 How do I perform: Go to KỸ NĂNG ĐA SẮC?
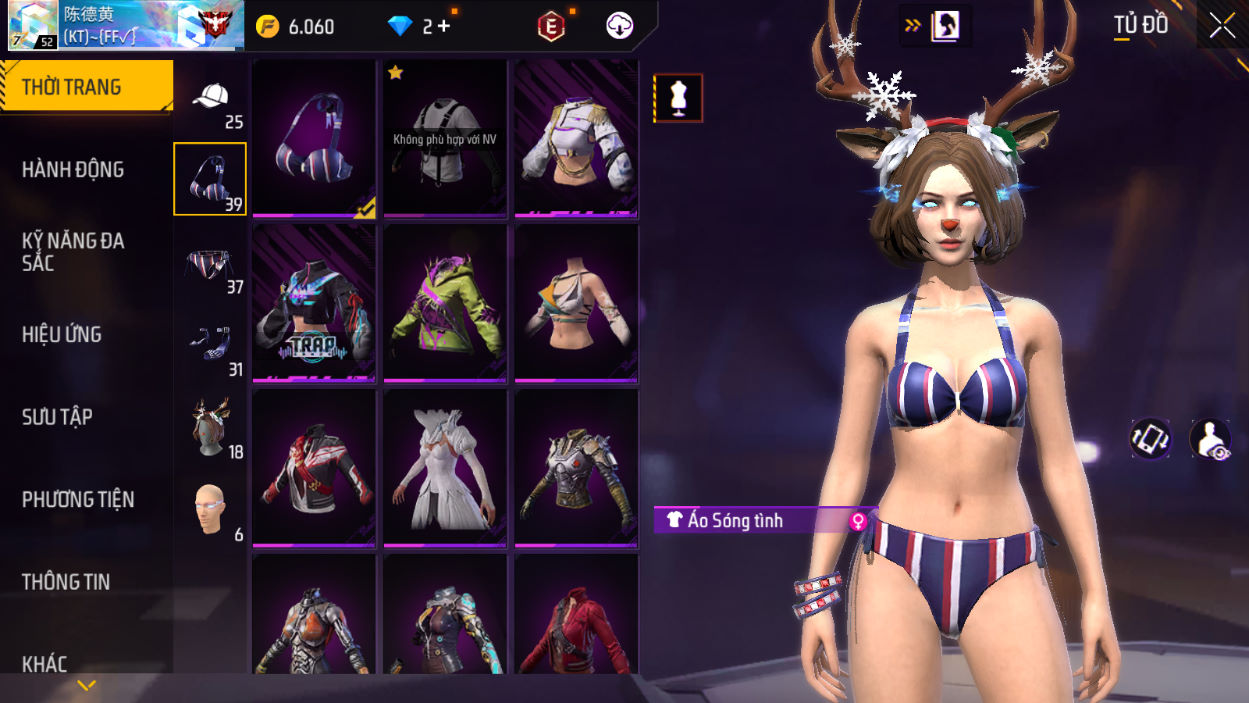[x=74, y=252]
